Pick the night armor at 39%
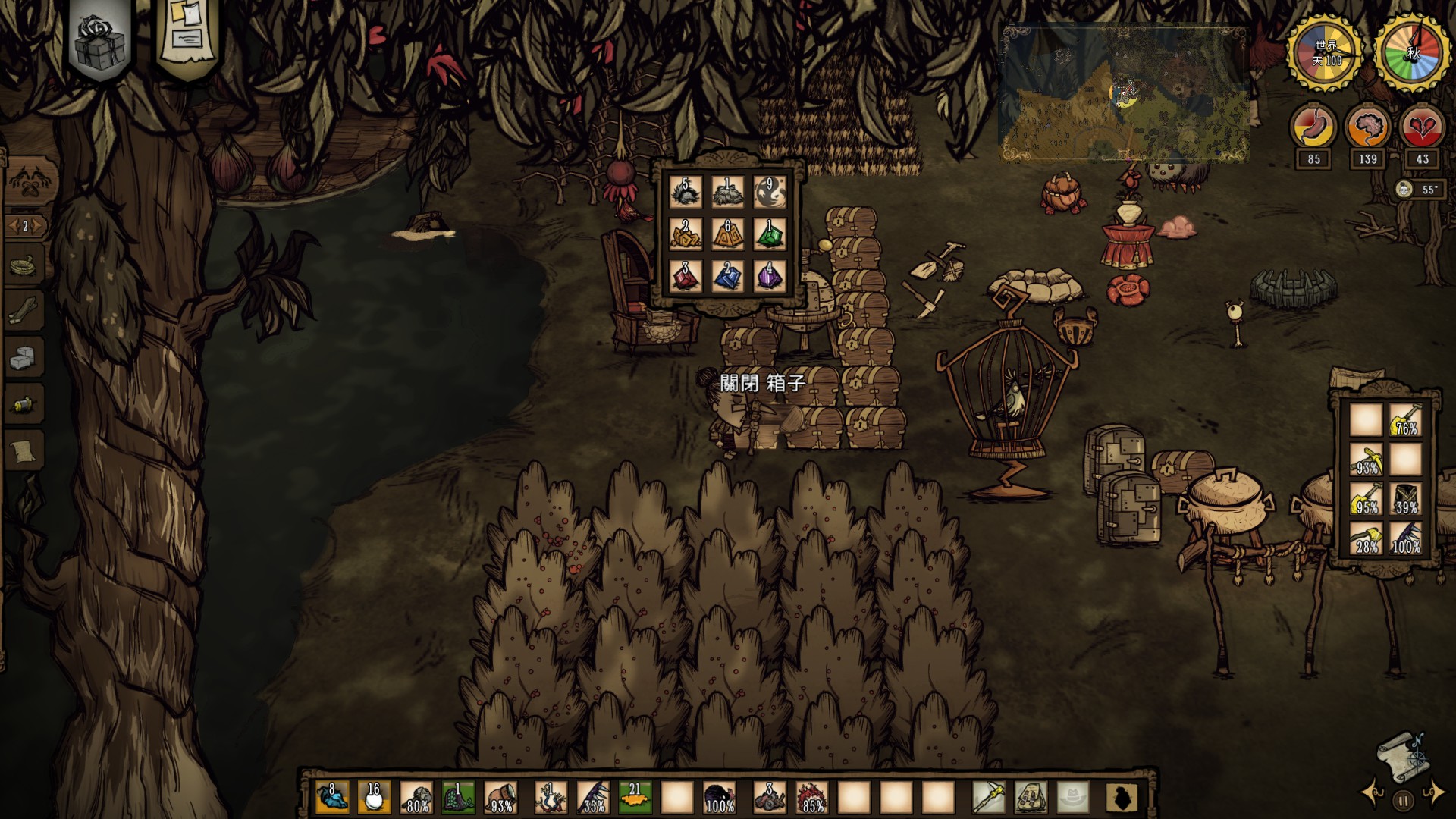 point(1406,498)
